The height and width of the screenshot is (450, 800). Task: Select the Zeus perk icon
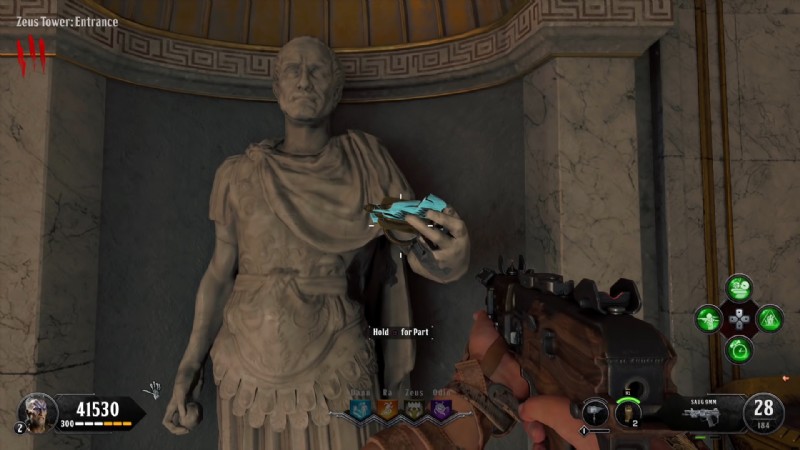413,409
